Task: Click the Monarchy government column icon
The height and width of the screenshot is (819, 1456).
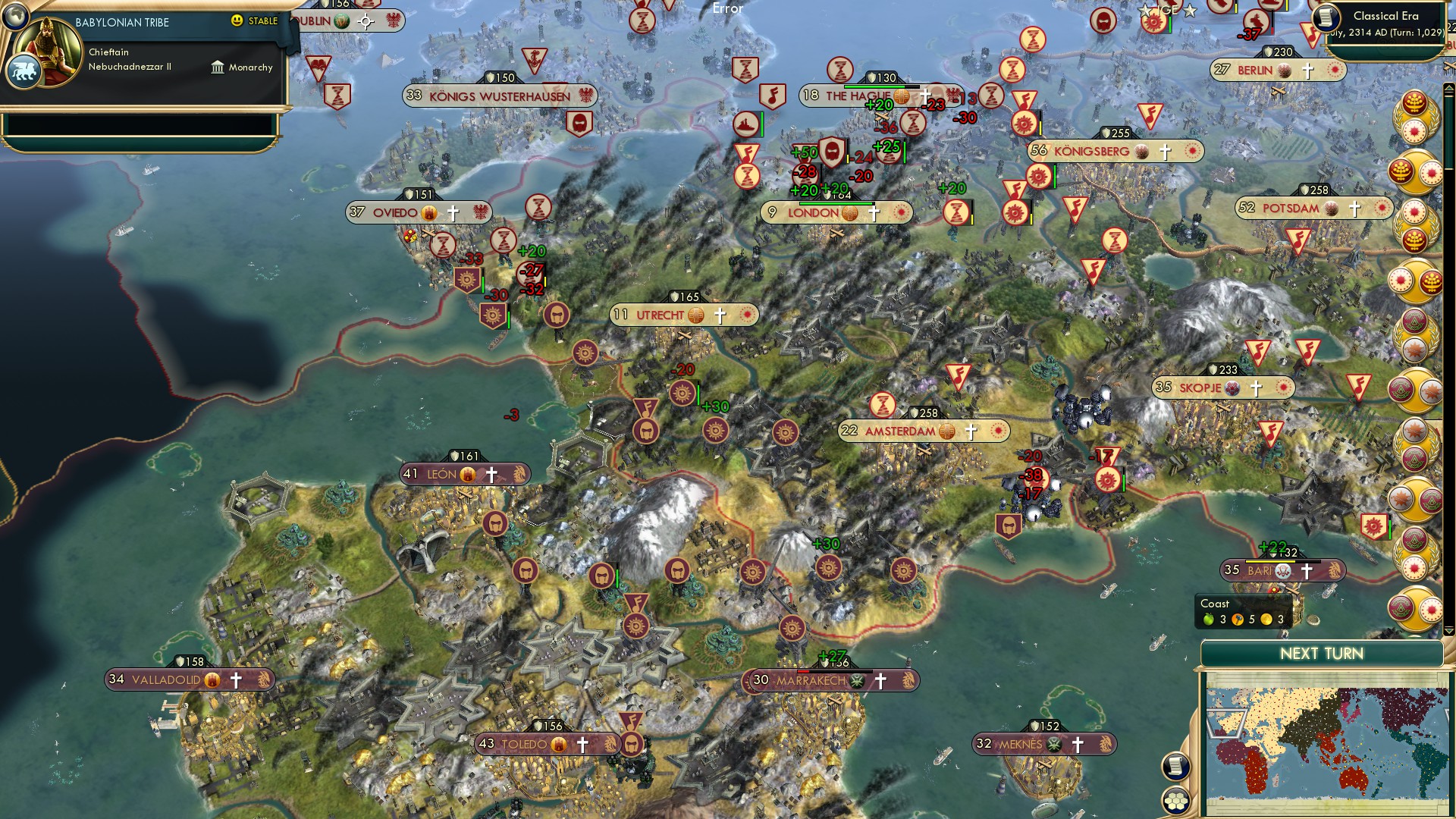Action: point(218,67)
